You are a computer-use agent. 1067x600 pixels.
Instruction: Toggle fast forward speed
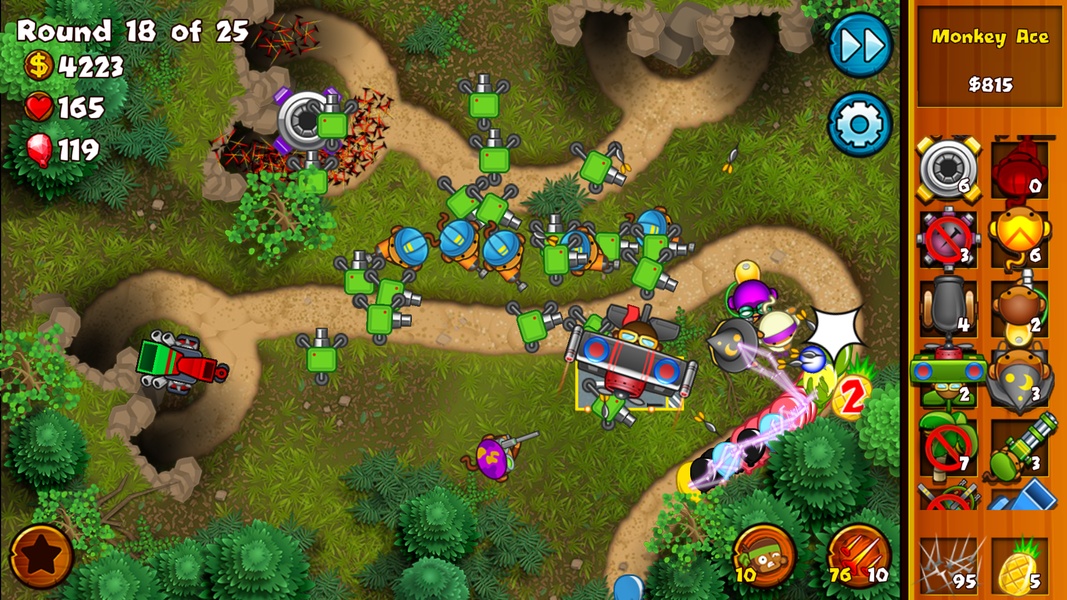[x=860, y=45]
